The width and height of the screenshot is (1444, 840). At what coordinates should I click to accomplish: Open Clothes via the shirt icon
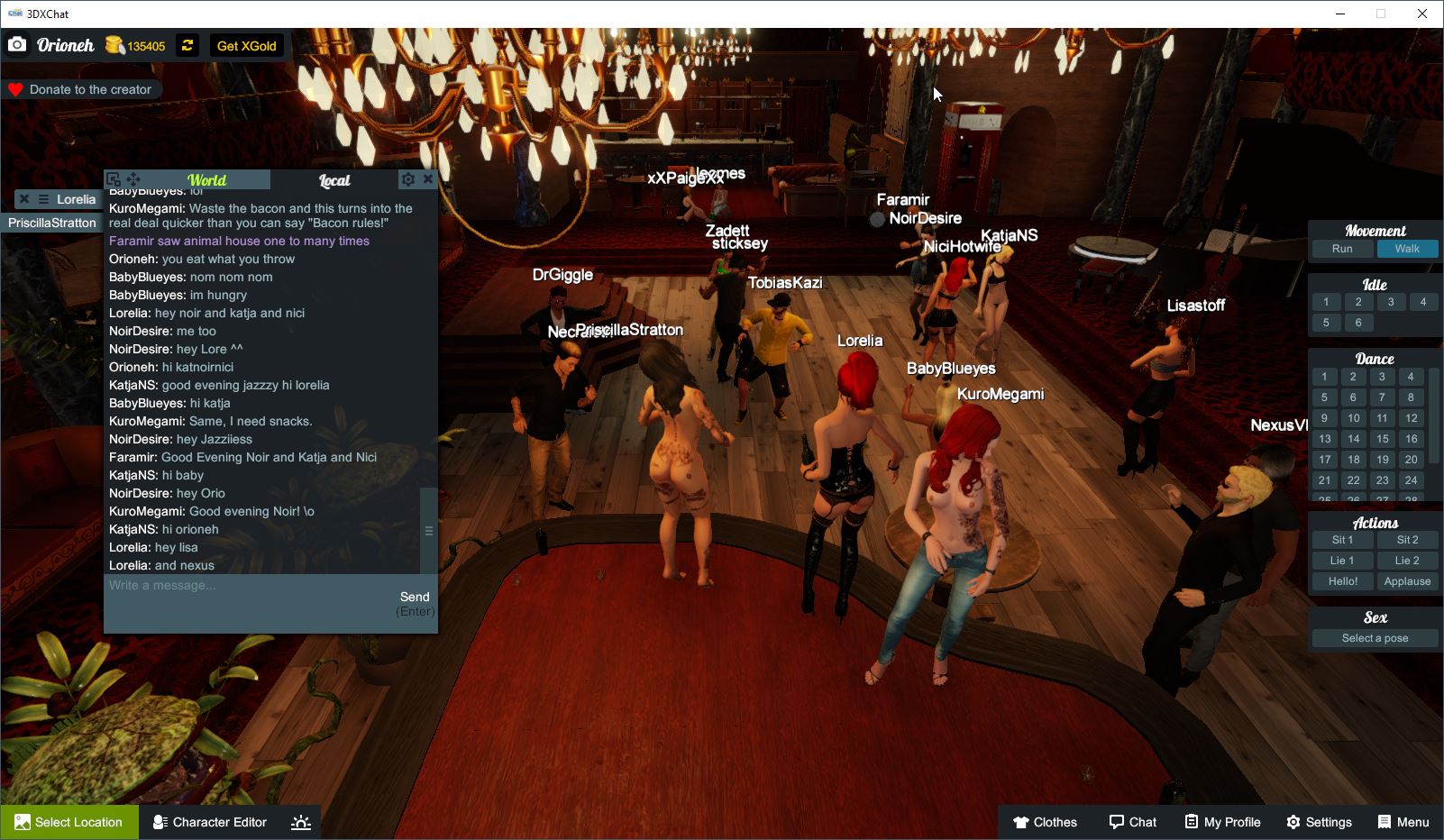pos(1045,821)
